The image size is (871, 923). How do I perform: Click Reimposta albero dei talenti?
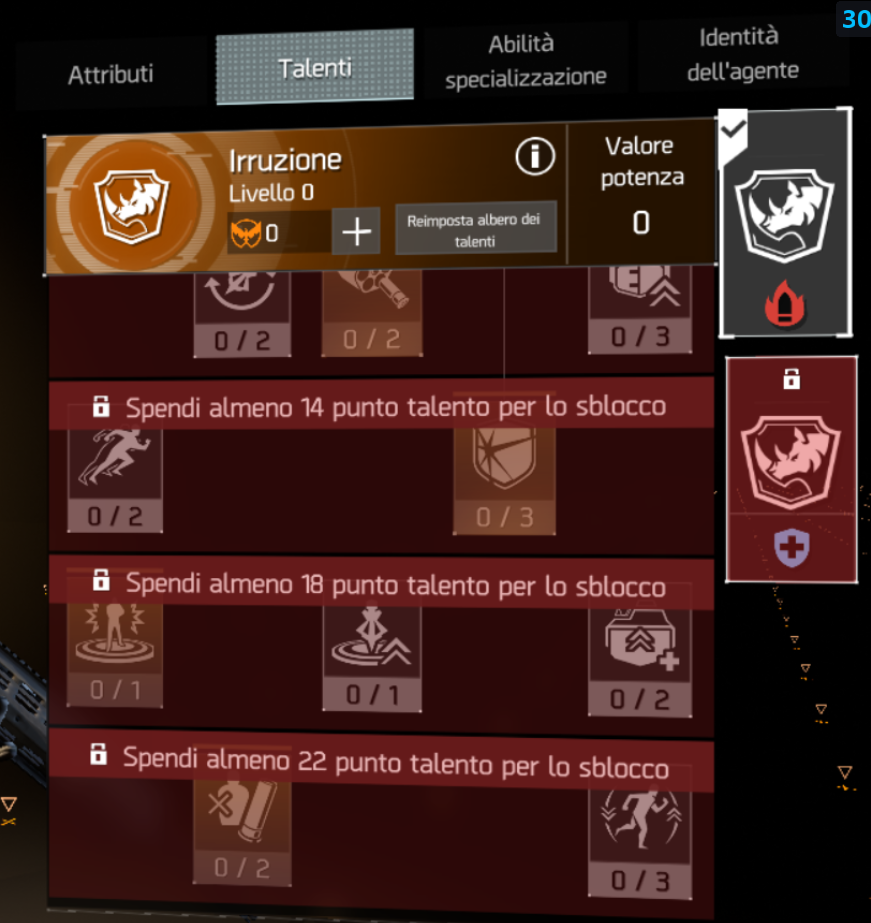tap(476, 230)
